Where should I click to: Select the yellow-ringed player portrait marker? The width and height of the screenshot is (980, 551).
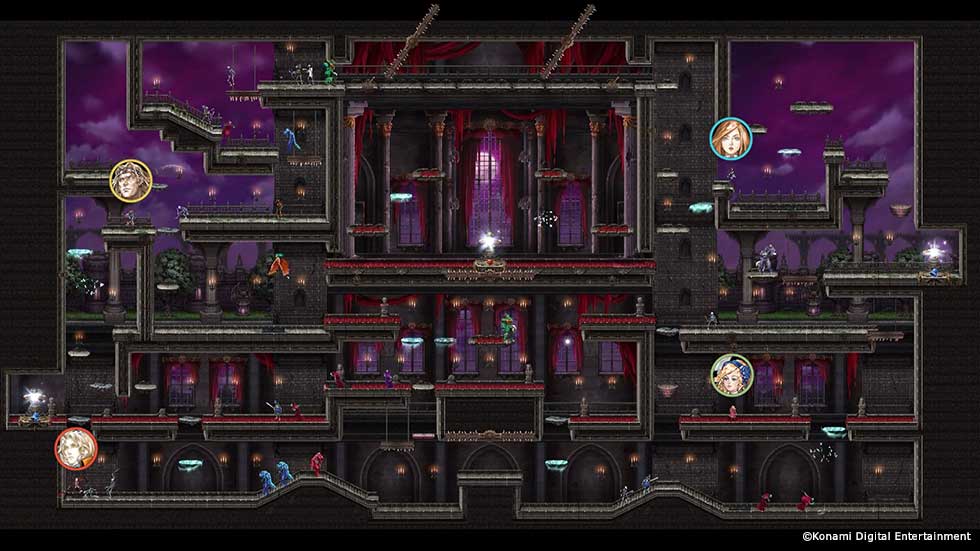(128, 179)
